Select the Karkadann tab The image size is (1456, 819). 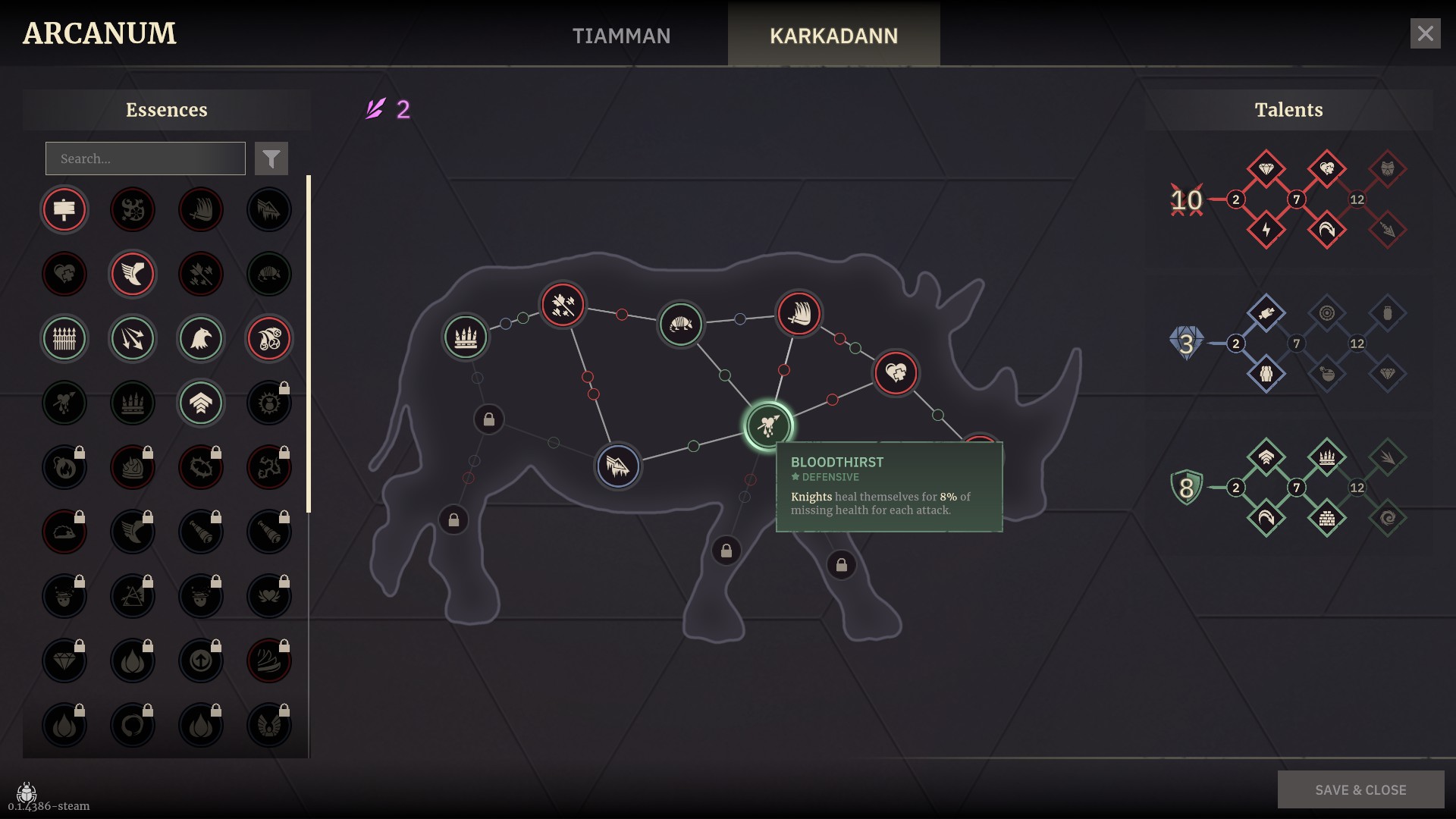coord(833,36)
